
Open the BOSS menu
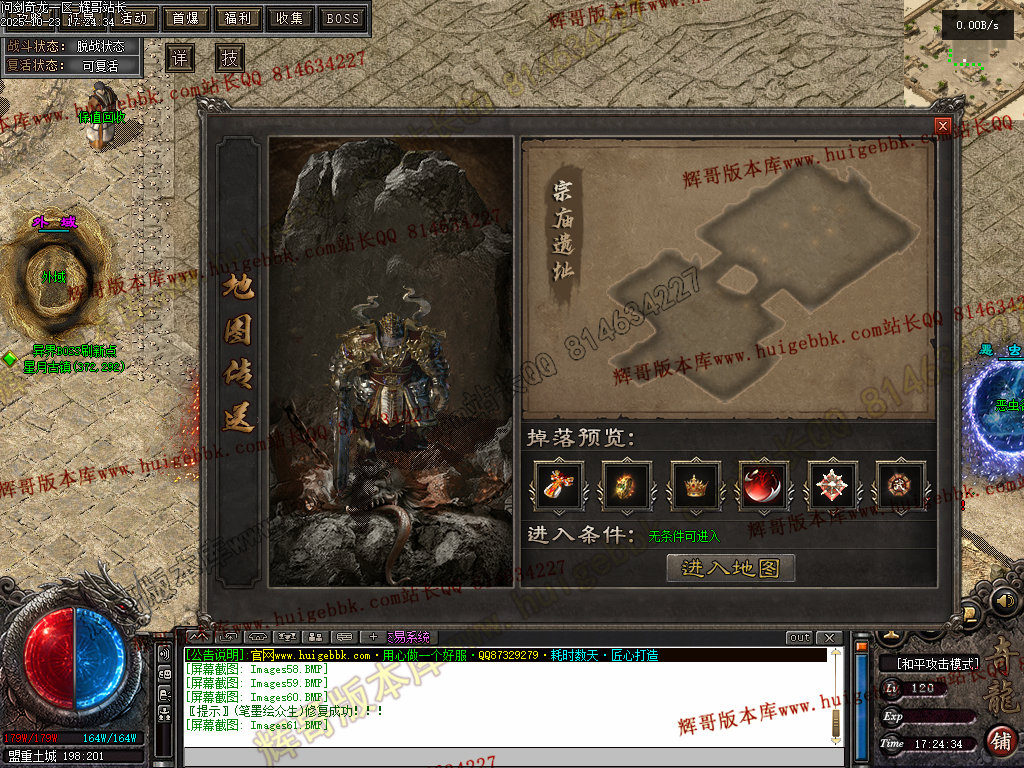pos(343,18)
